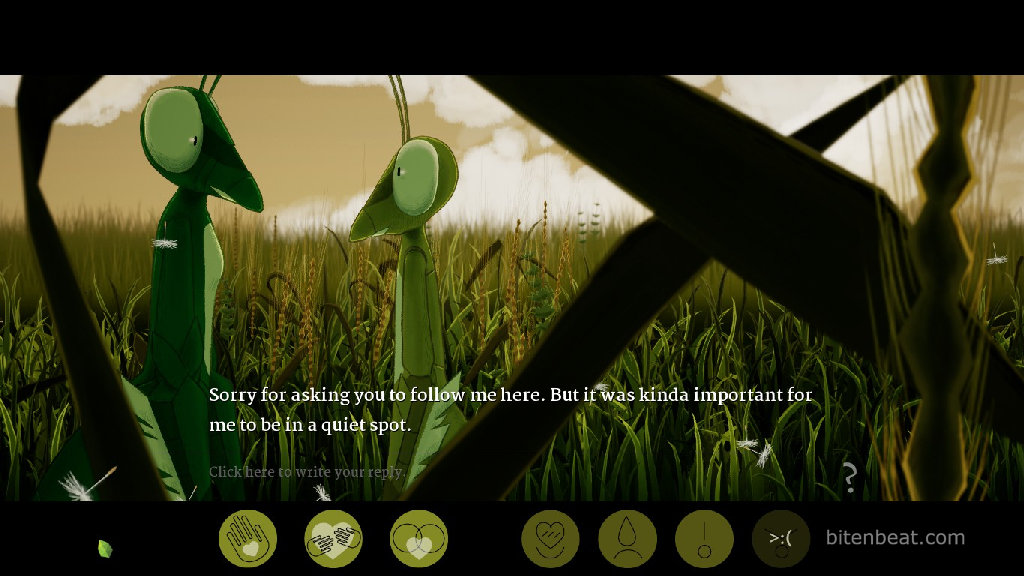
Task: Choose the teardrop sad emotion icon
Action: tap(627, 538)
